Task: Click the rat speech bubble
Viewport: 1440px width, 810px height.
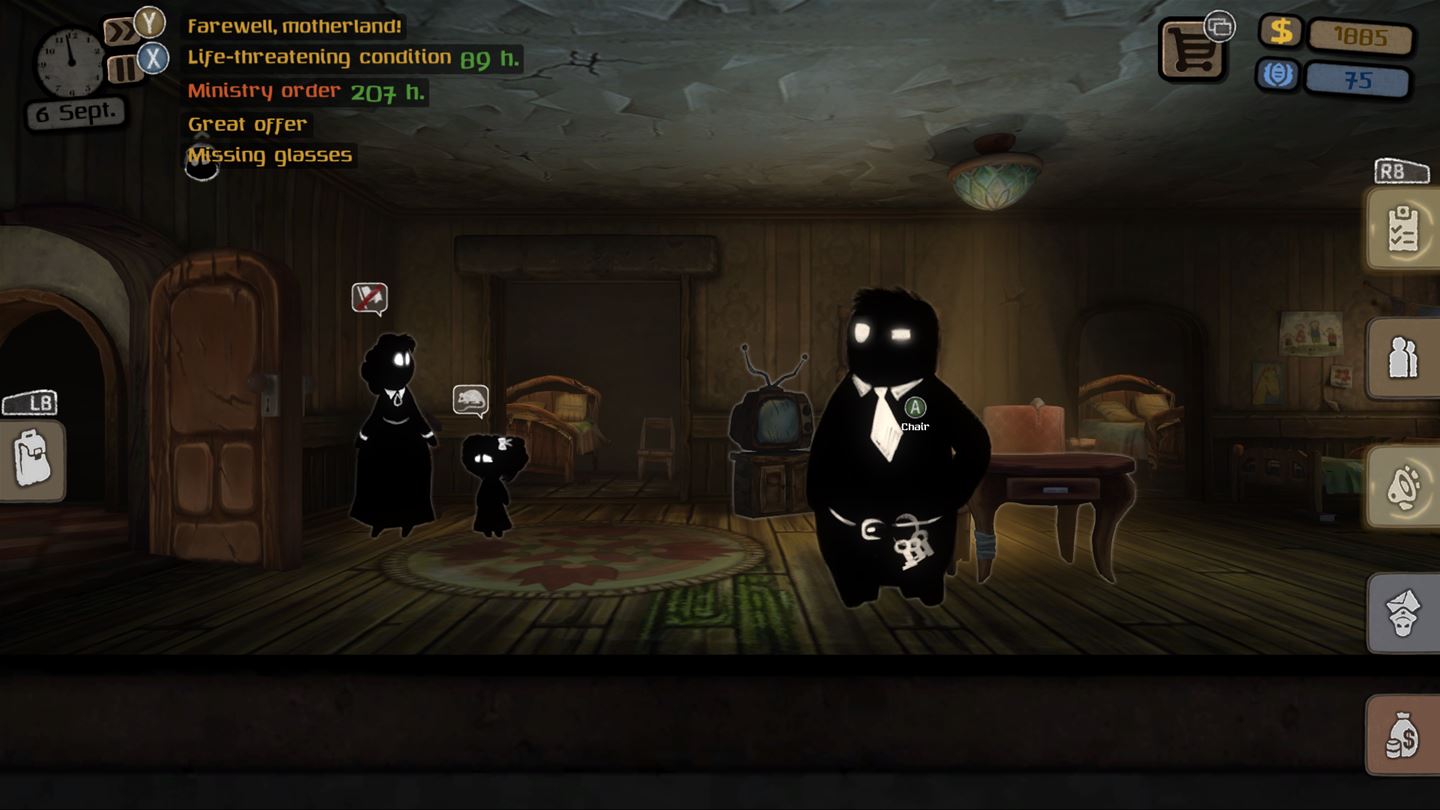Action: tap(470, 400)
